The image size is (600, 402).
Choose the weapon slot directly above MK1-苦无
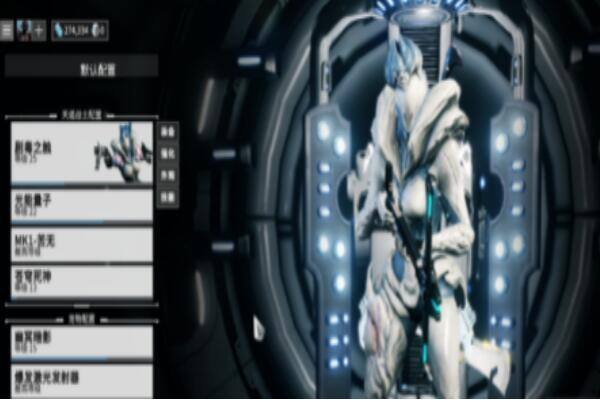tap(81, 205)
